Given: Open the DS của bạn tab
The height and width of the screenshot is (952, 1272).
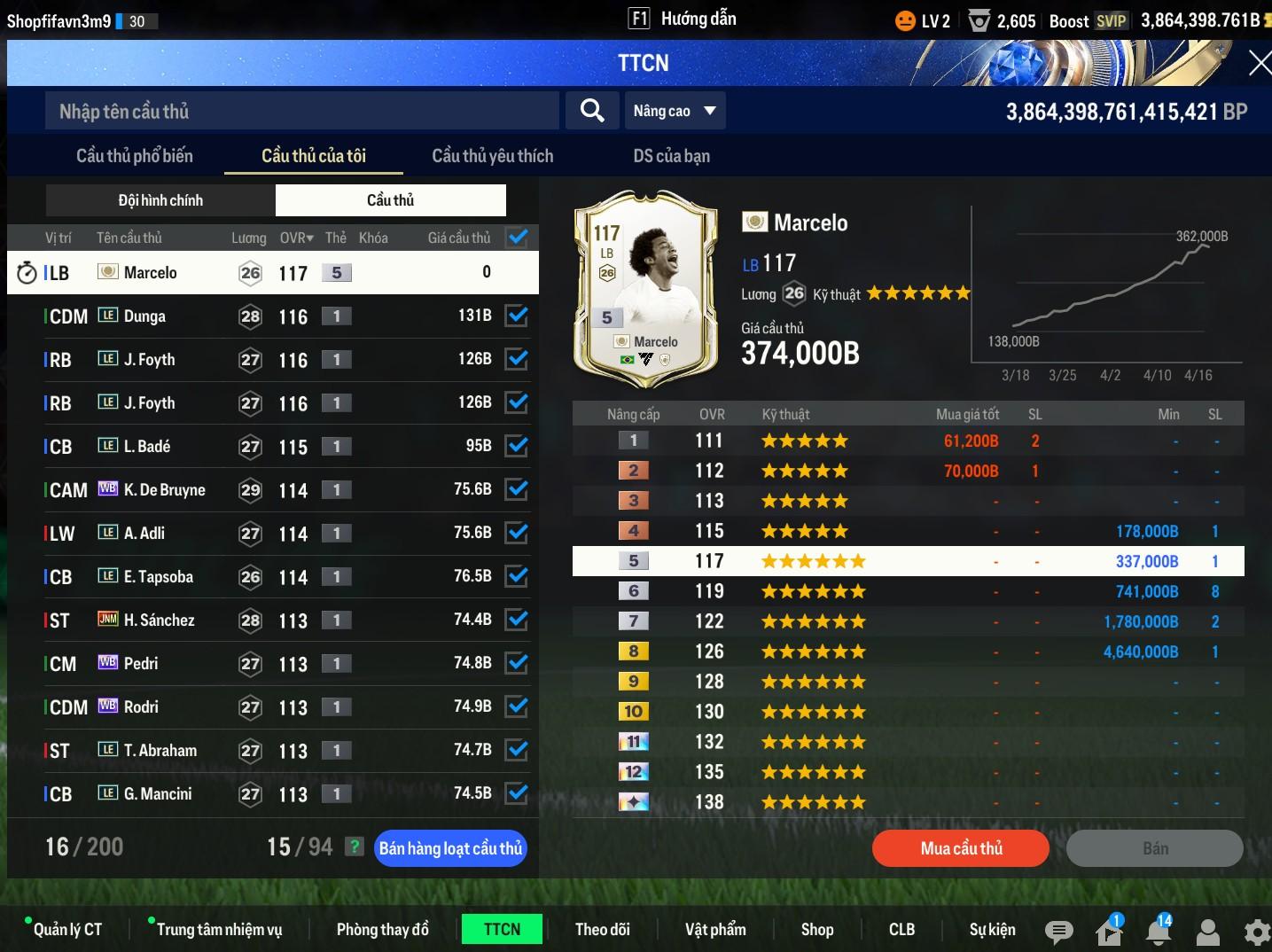Looking at the screenshot, I should pyautogui.click(x=671, y=156).
